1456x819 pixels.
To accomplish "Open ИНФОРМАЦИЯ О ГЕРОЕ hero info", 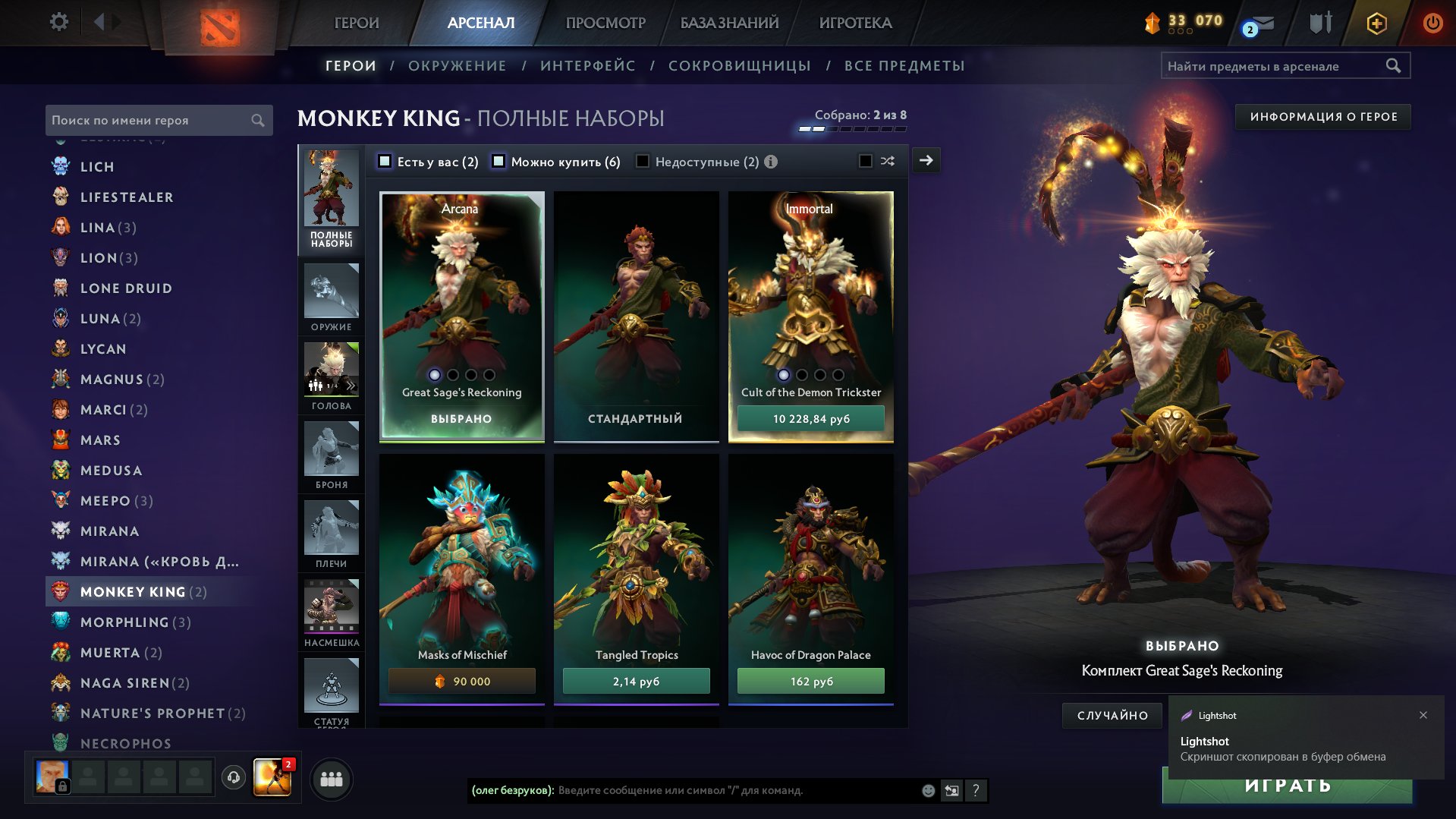I will coord(1322,117).
